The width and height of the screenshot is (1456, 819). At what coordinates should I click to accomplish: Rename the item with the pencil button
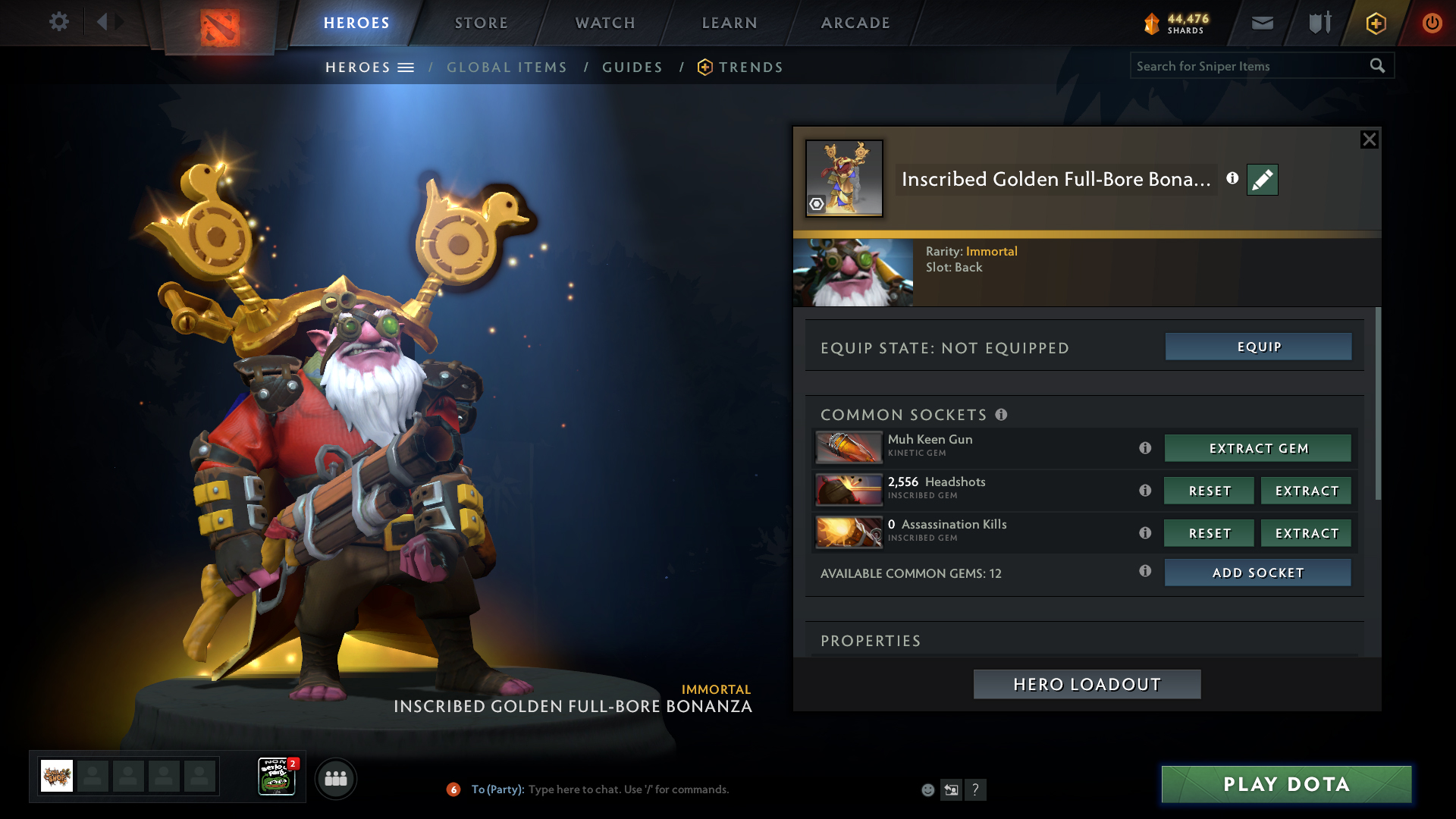pyautogui.click(x=1262, y=180)
